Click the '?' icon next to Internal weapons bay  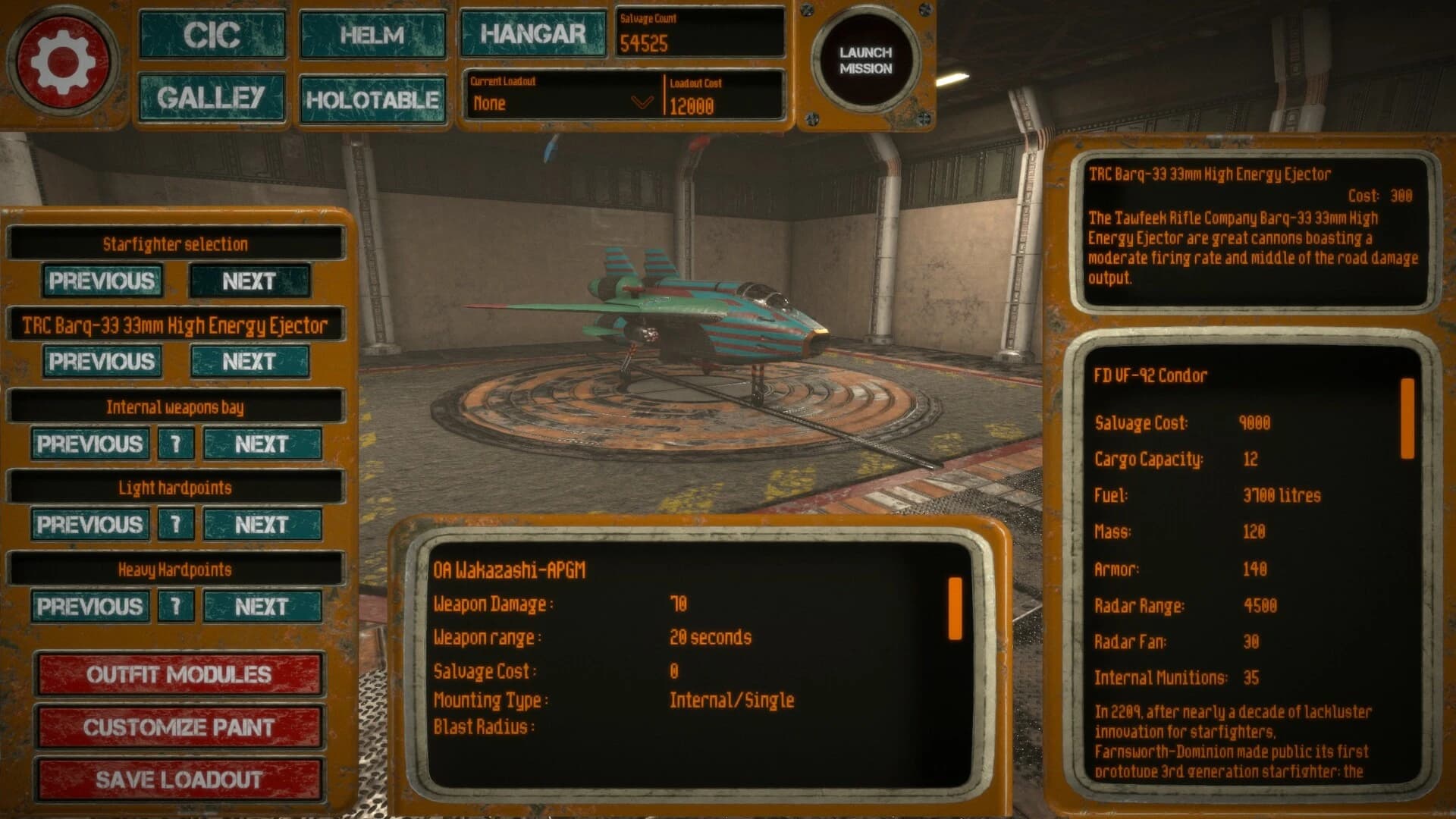[x=176, y=444]
